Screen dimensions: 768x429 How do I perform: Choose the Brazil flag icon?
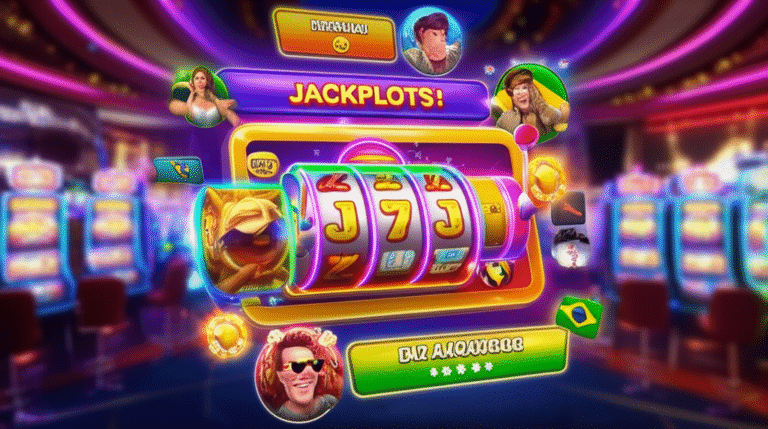tap(578, 313)
